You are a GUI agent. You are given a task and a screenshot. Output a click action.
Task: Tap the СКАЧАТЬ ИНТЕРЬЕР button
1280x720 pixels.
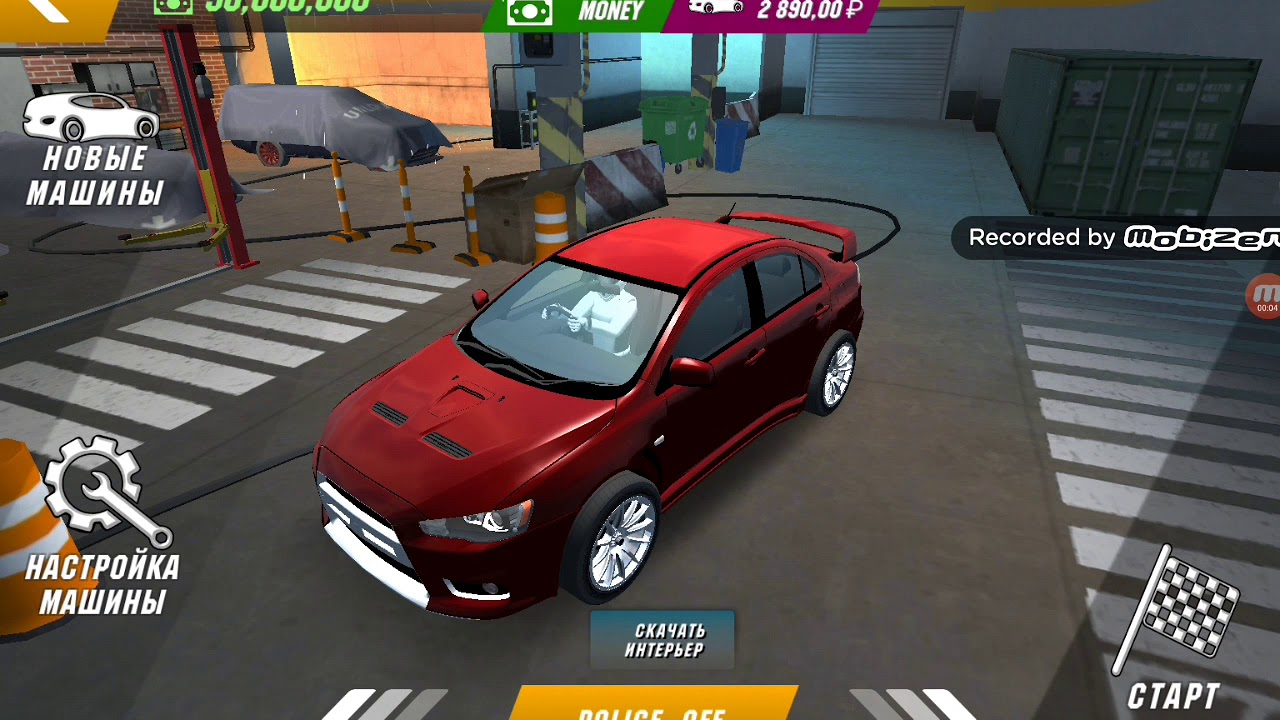click(x=664, y=640)
